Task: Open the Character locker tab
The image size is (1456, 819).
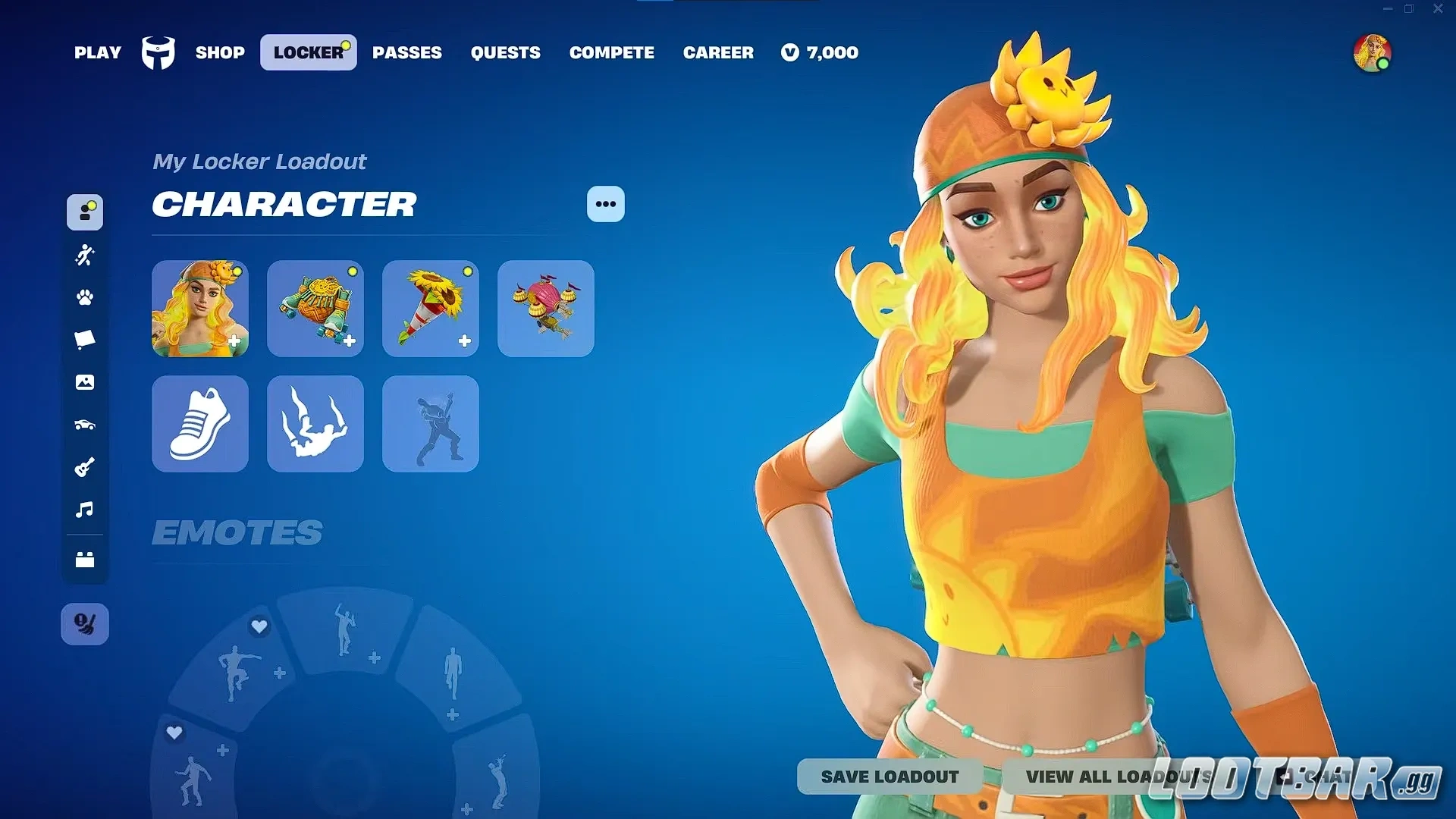Action: tap(85, 213)
